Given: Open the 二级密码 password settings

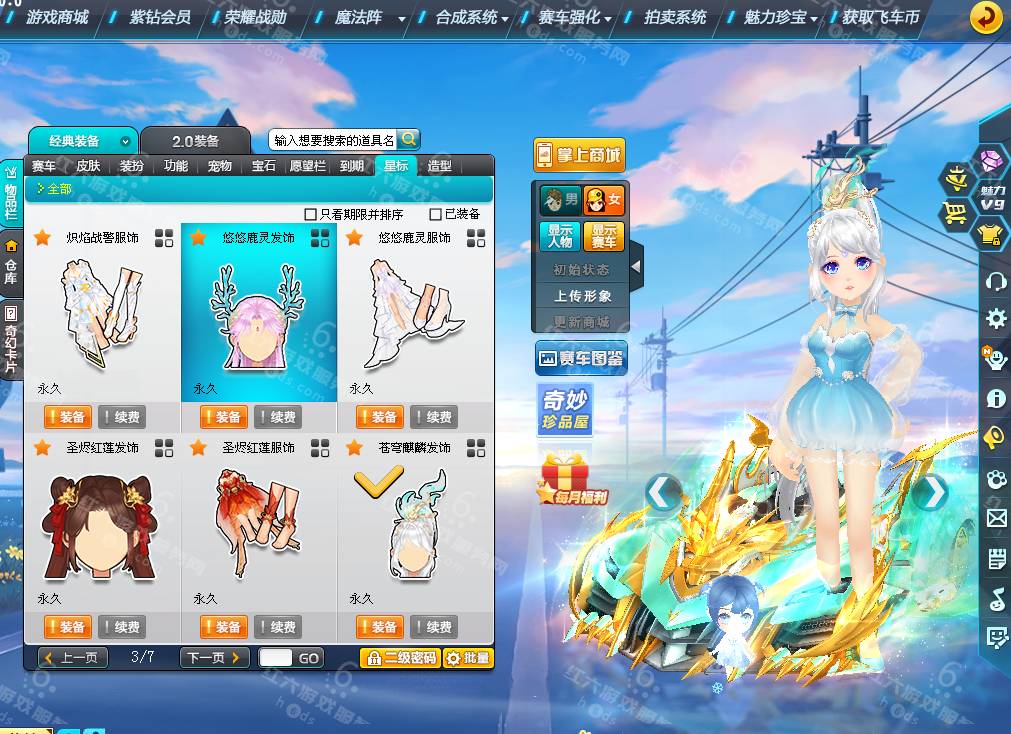Looking at the screenshot, I should coord(400,658).
